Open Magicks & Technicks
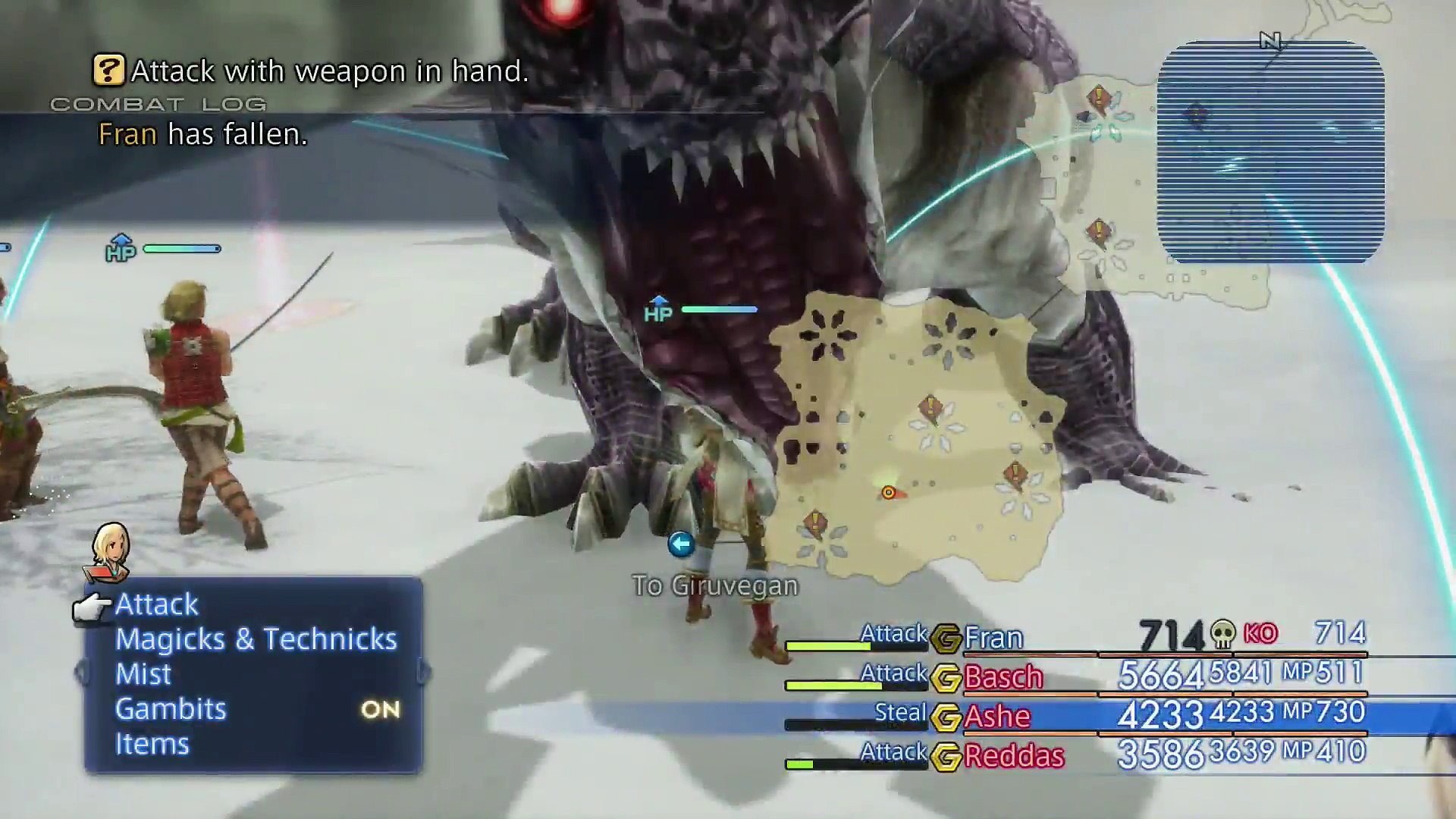This screenshot has height=819, width=1456. tap(256, 639)
